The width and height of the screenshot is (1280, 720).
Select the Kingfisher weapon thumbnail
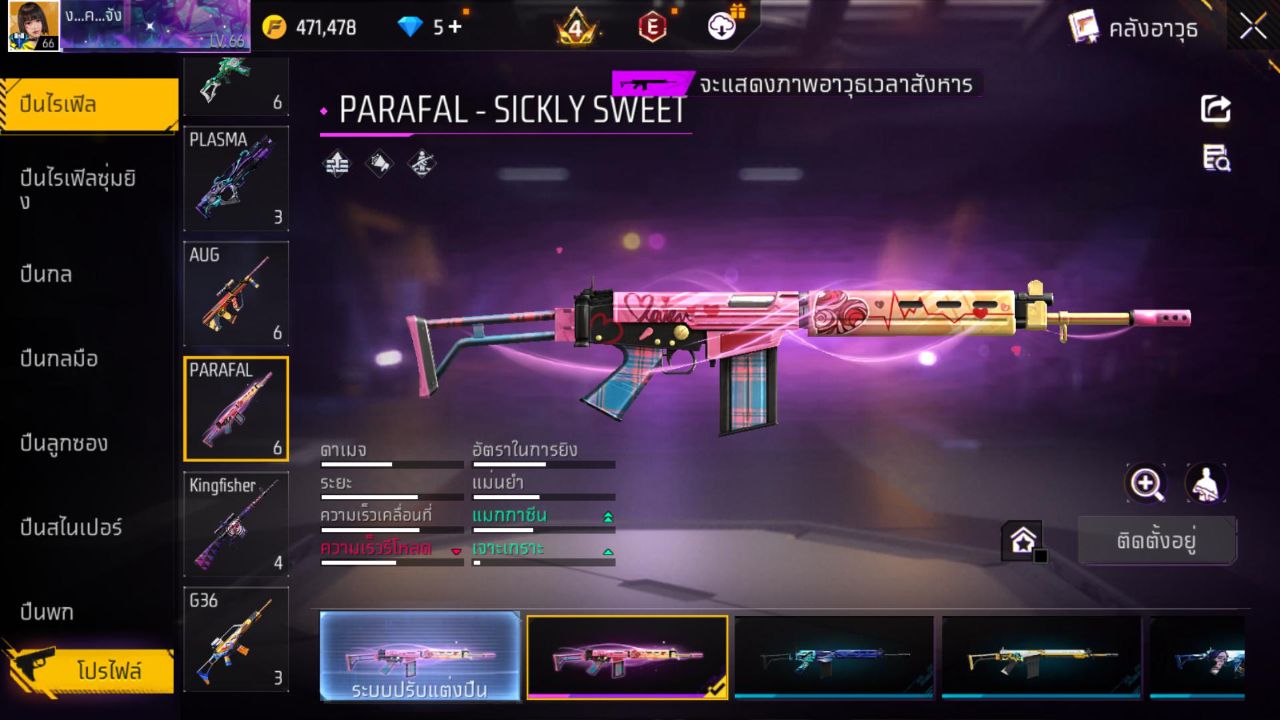(x=235, y=524)
